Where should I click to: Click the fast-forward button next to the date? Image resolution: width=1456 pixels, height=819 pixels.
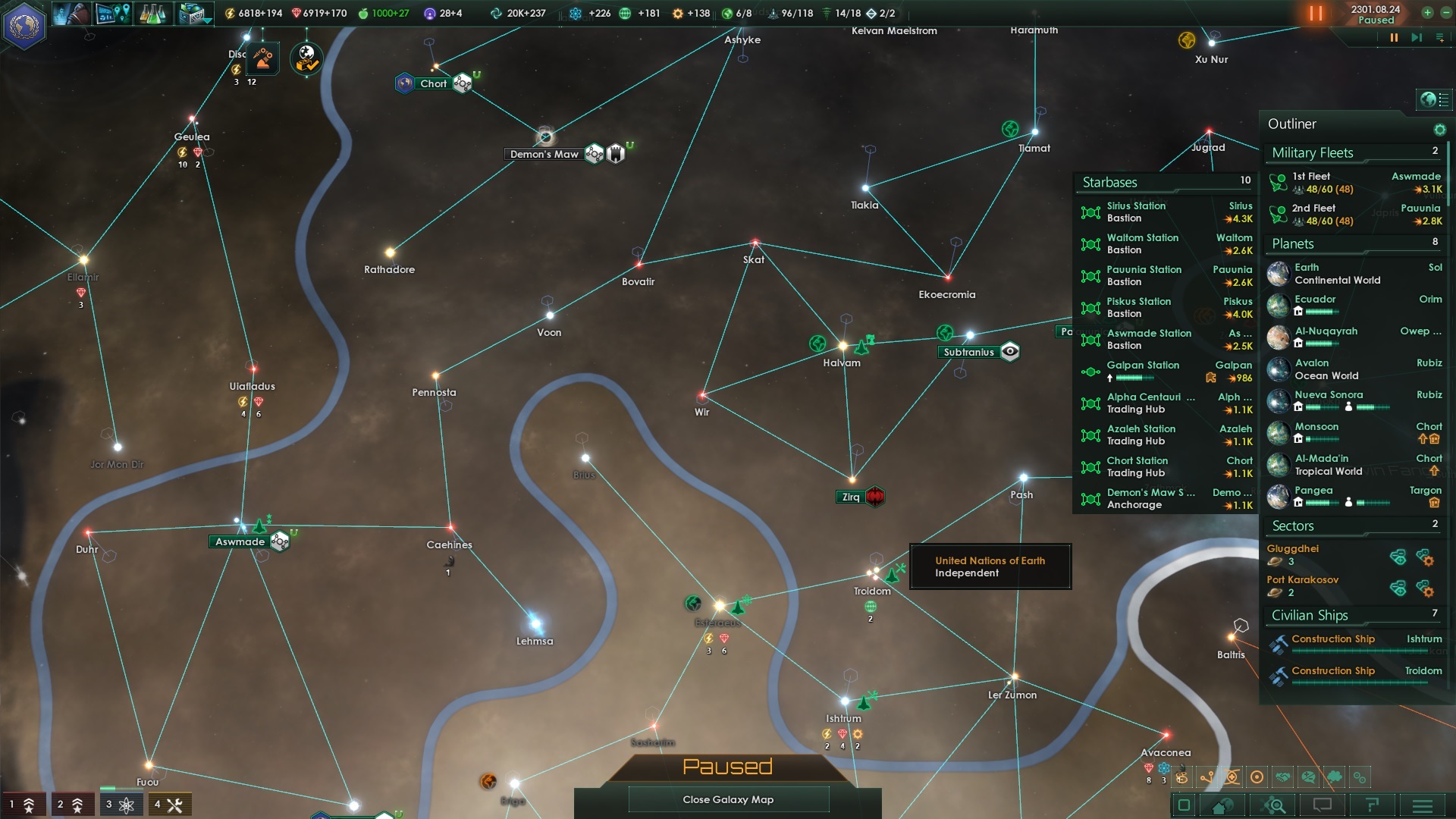pyautogui.click(x=1417, y=37)
